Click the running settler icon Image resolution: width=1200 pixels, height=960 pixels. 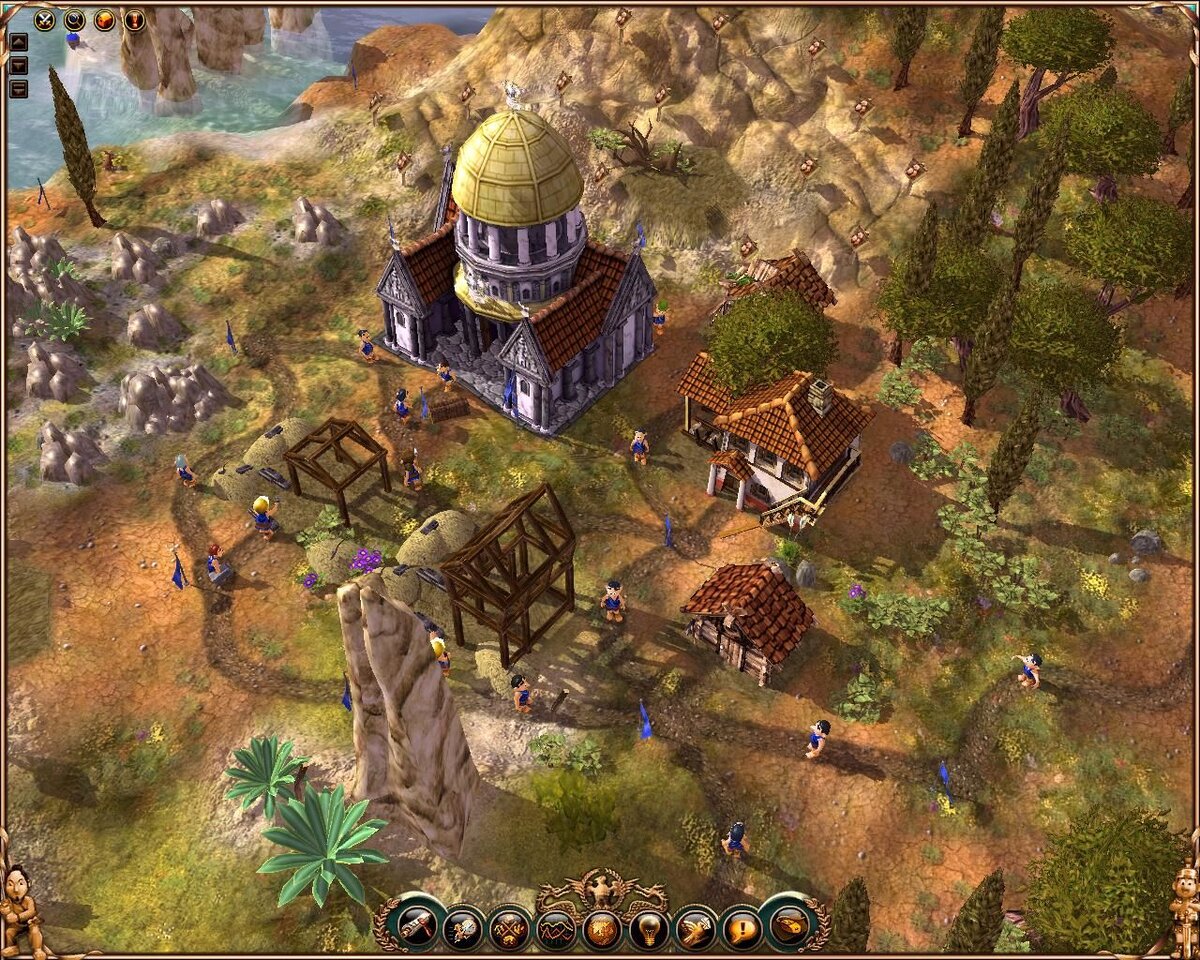pyautogui.click(x=462, y=927)
